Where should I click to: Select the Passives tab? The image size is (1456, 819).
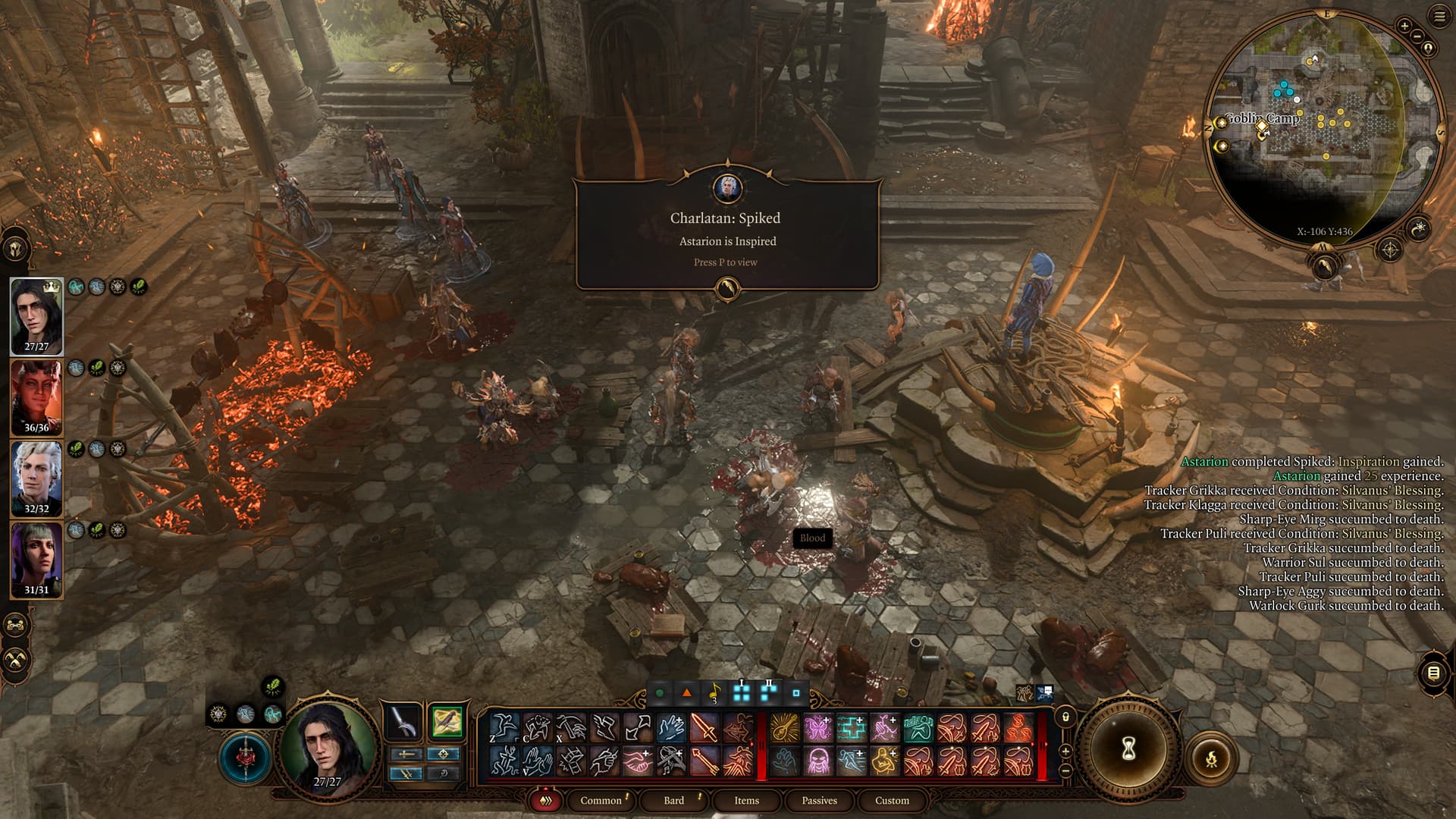click(819, 801)
